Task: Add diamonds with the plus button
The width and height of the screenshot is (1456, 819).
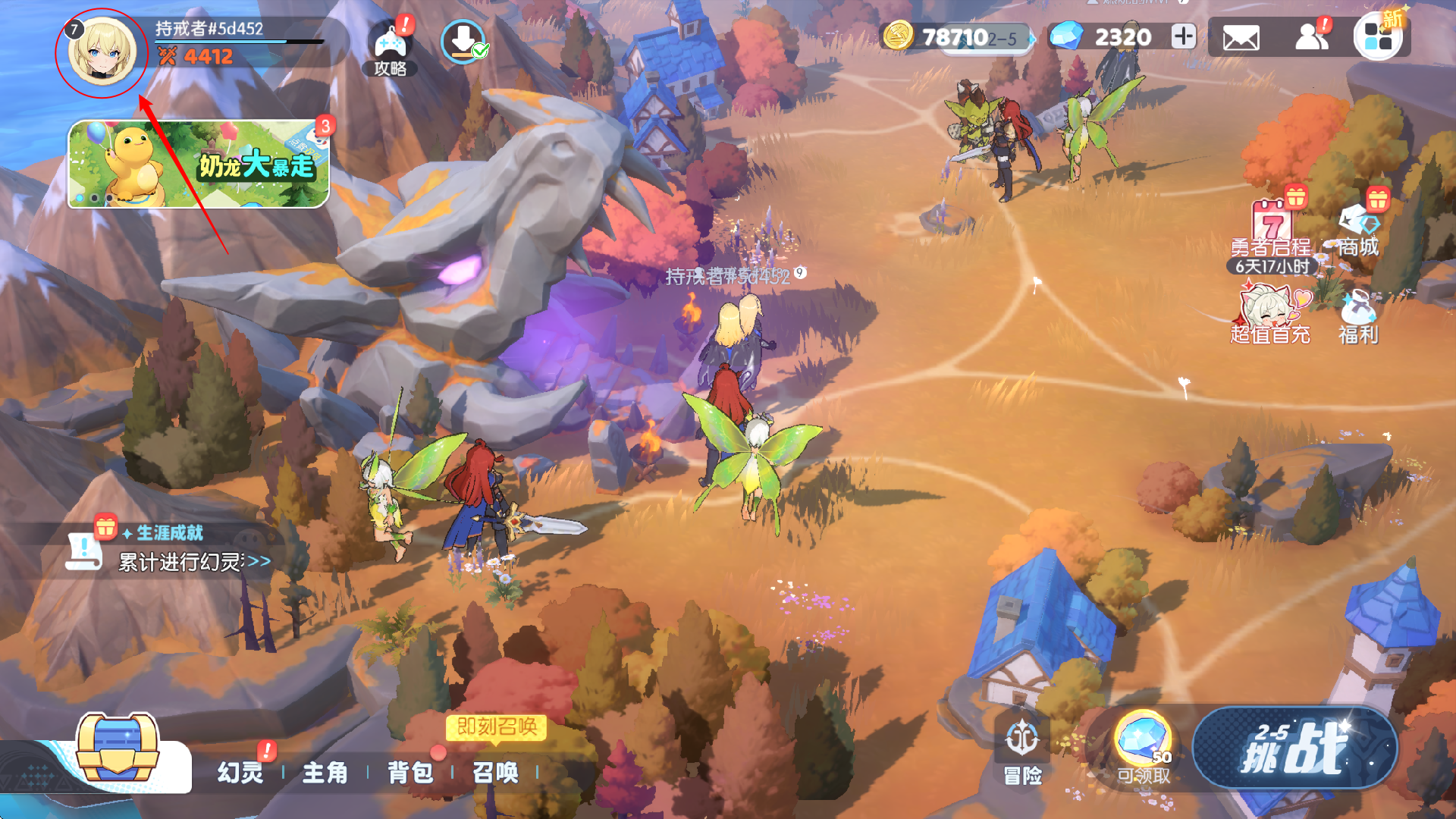Action: (x=1183, y=36)
